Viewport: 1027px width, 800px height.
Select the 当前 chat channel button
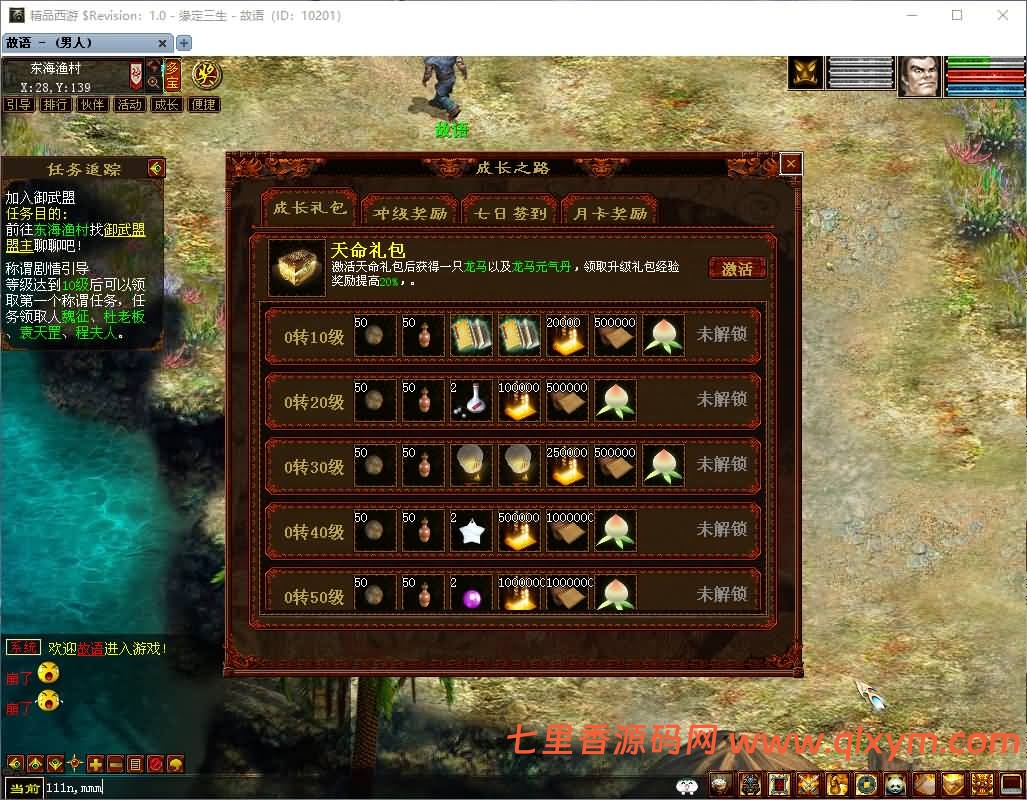pos(24,788)
